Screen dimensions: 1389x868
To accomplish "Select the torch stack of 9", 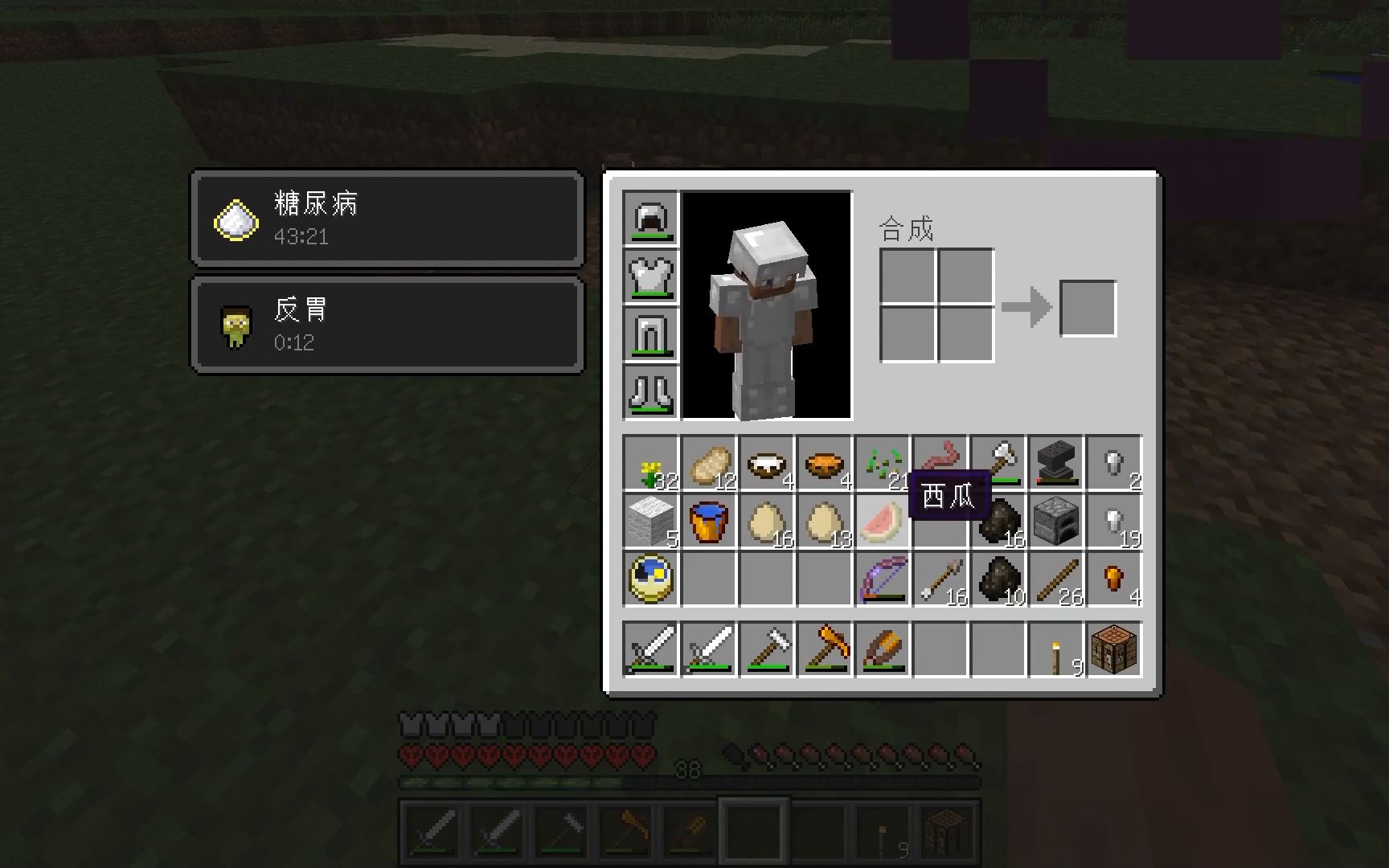I will click(1057, 649).
